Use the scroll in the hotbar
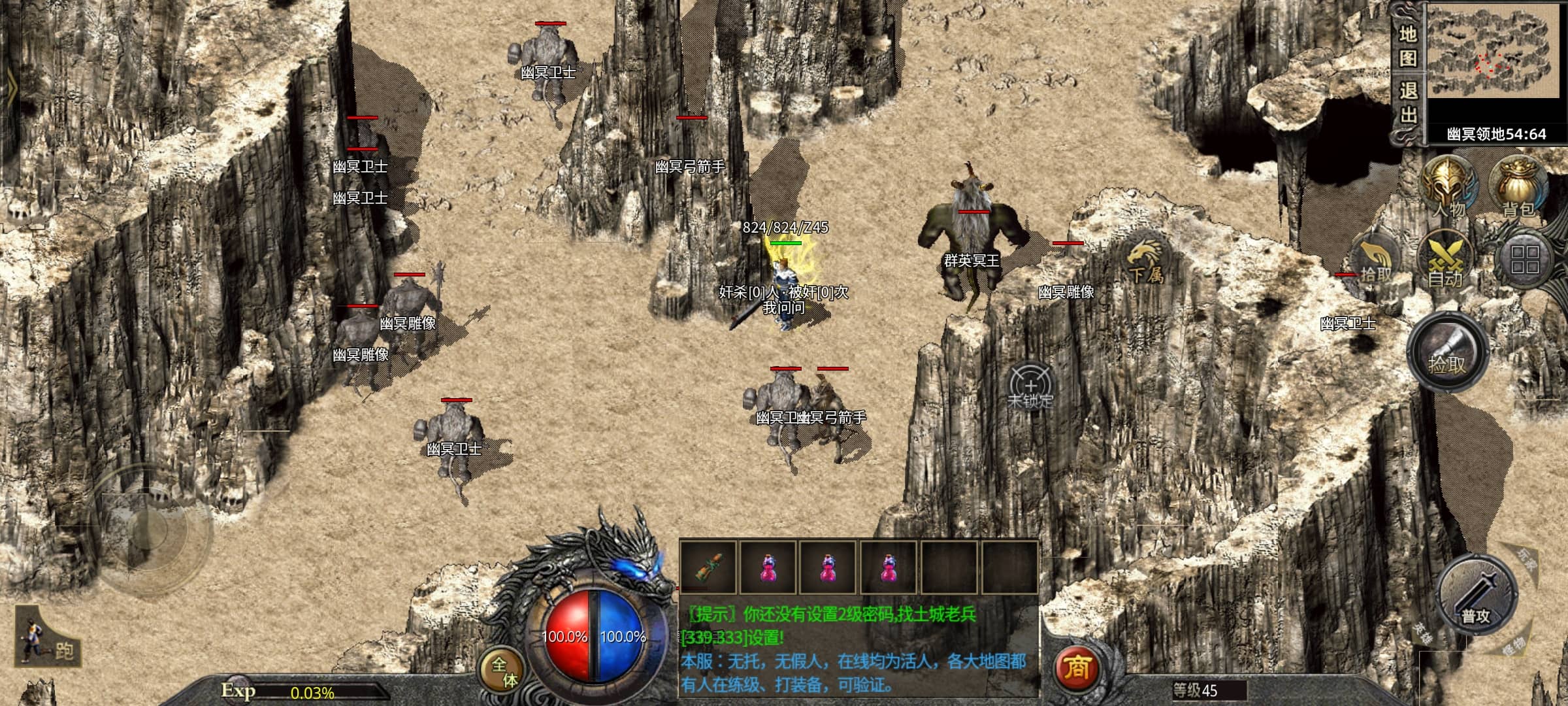 point(708,567)
